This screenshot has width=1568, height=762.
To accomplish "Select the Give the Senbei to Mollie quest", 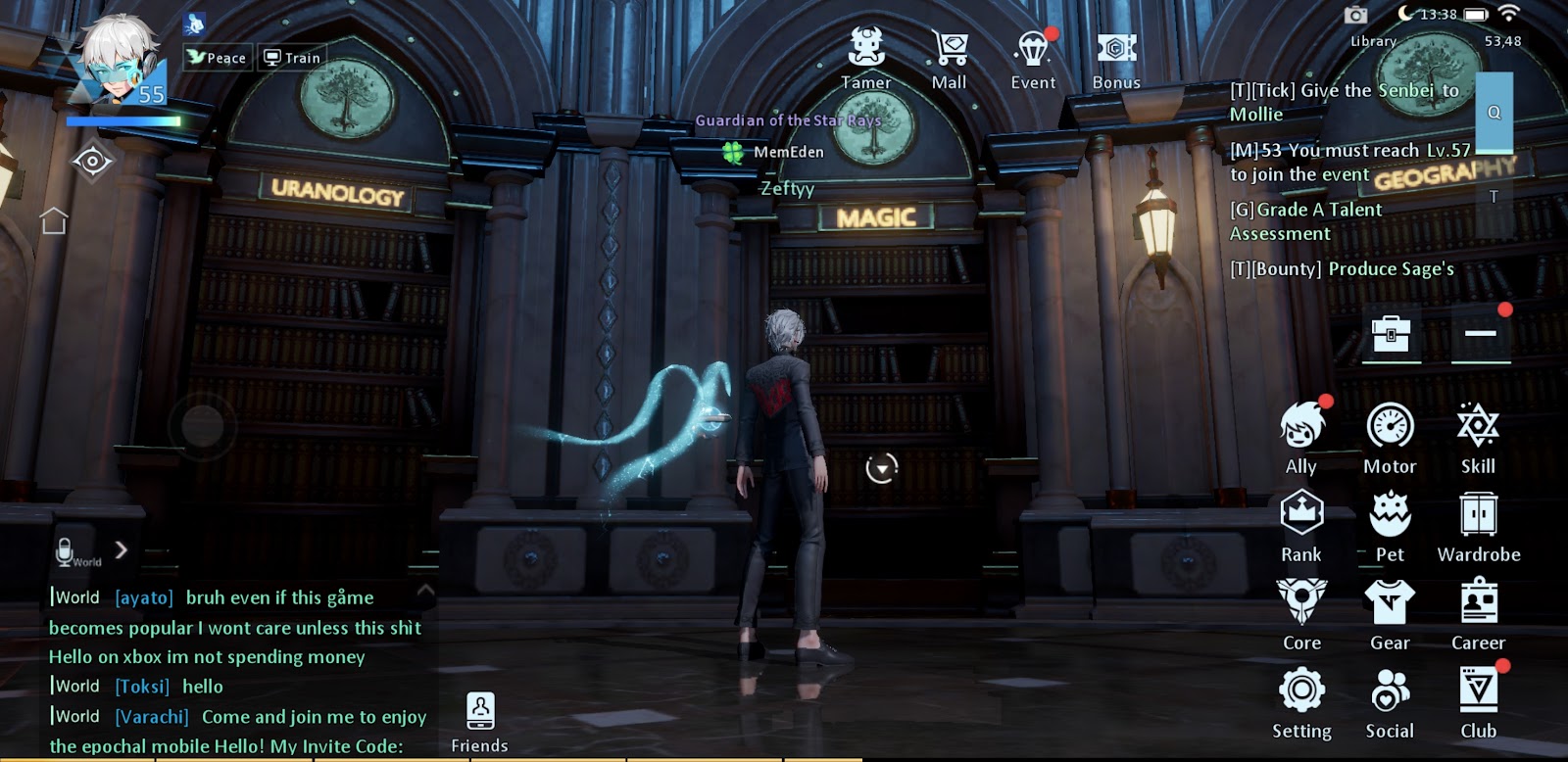I will click(1345, 102).
